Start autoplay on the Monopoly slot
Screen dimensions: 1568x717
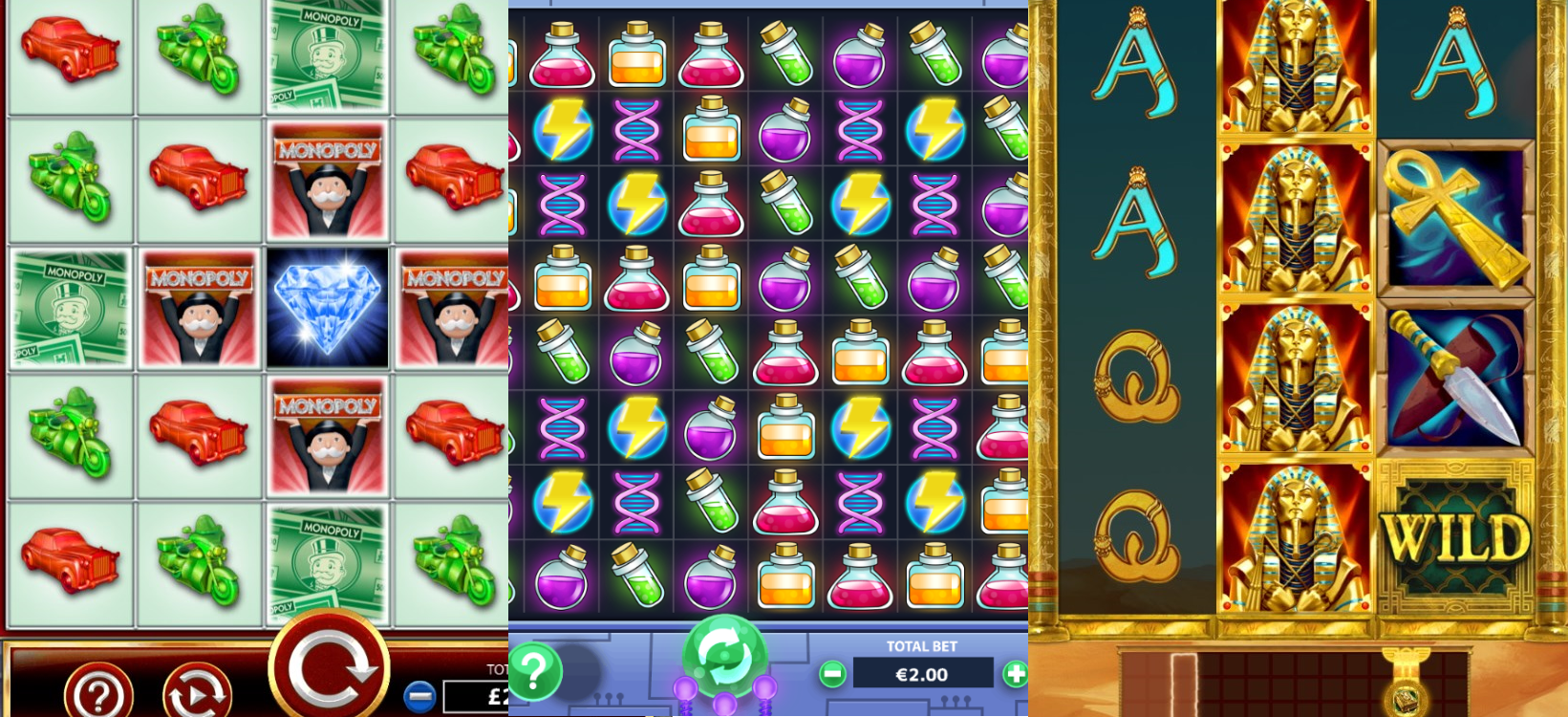197,692
